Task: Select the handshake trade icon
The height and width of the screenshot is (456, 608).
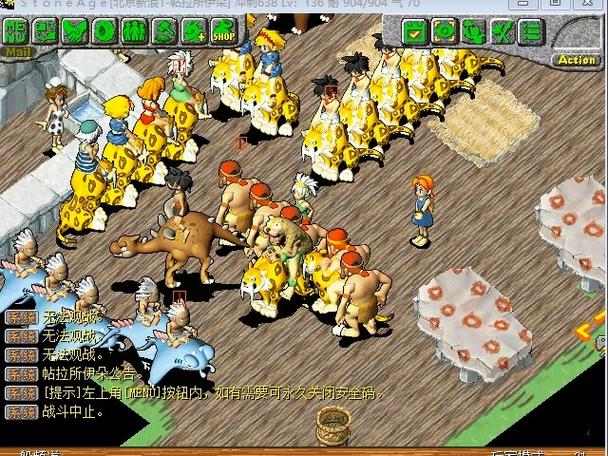Action: click(74, 32)
